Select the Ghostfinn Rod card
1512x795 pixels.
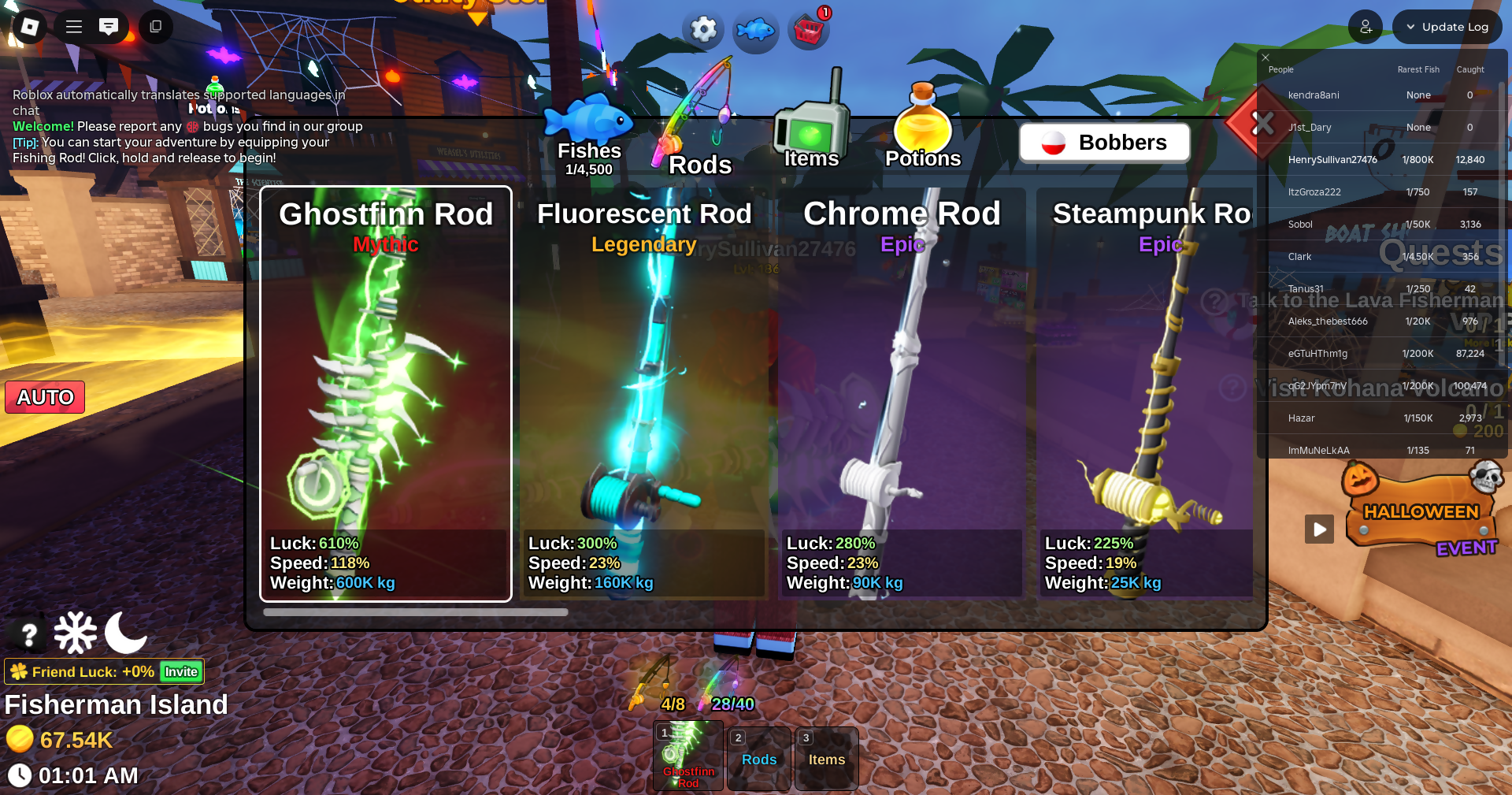tap(386, 394)
